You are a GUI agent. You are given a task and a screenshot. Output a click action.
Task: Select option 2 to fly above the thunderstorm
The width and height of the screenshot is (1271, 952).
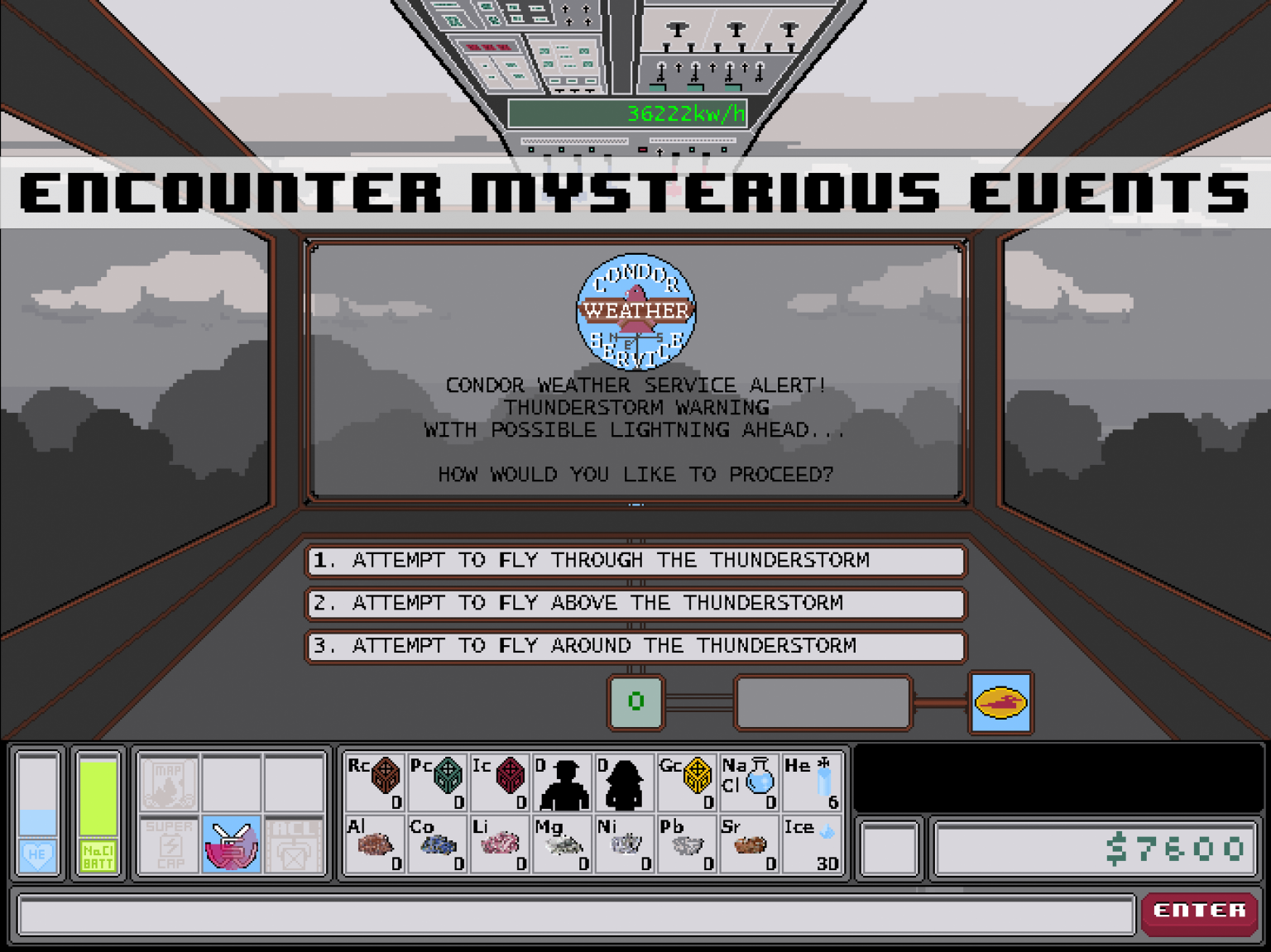(635, 604)
